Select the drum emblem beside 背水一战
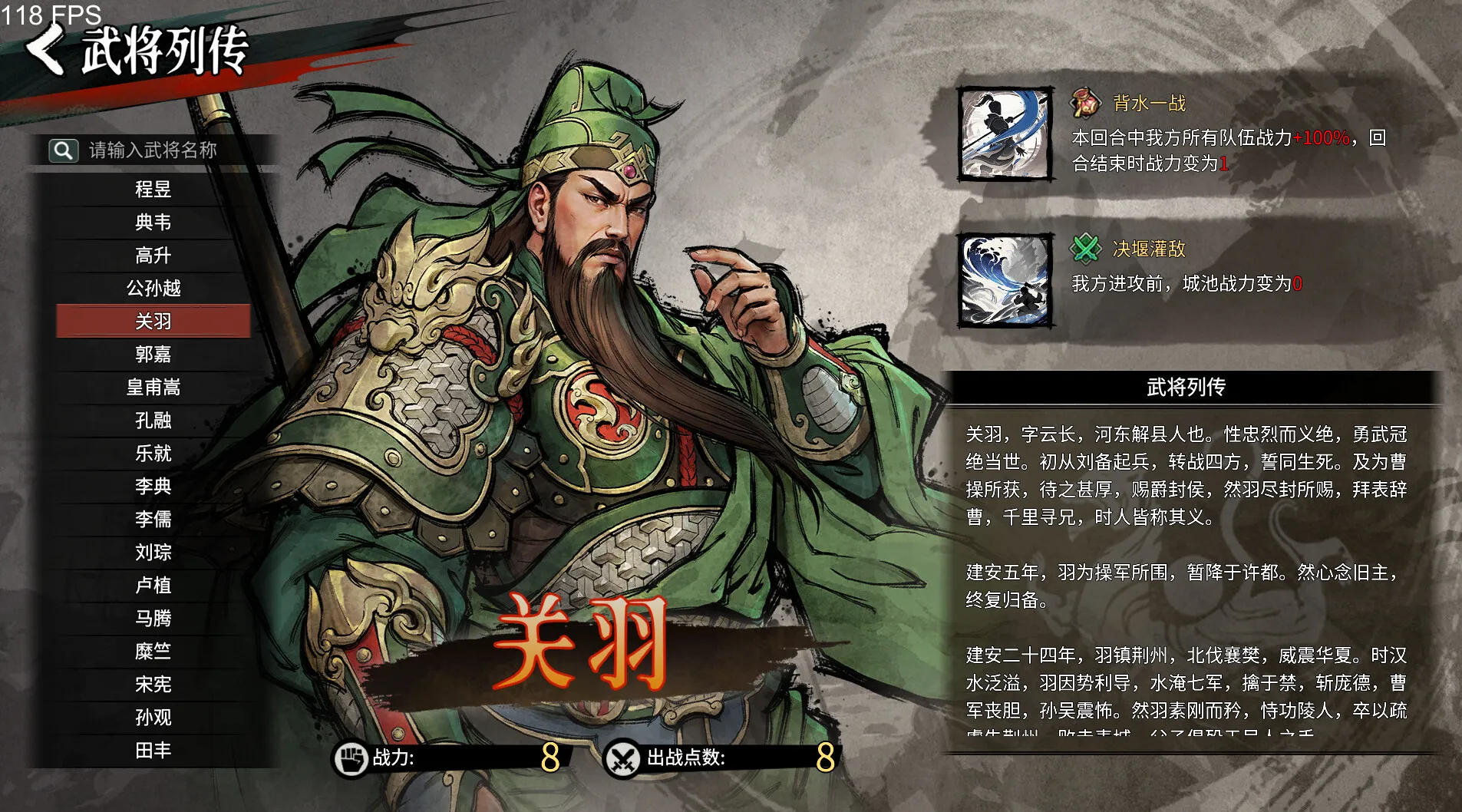The image size is (1462, 812). (1084, 102)
